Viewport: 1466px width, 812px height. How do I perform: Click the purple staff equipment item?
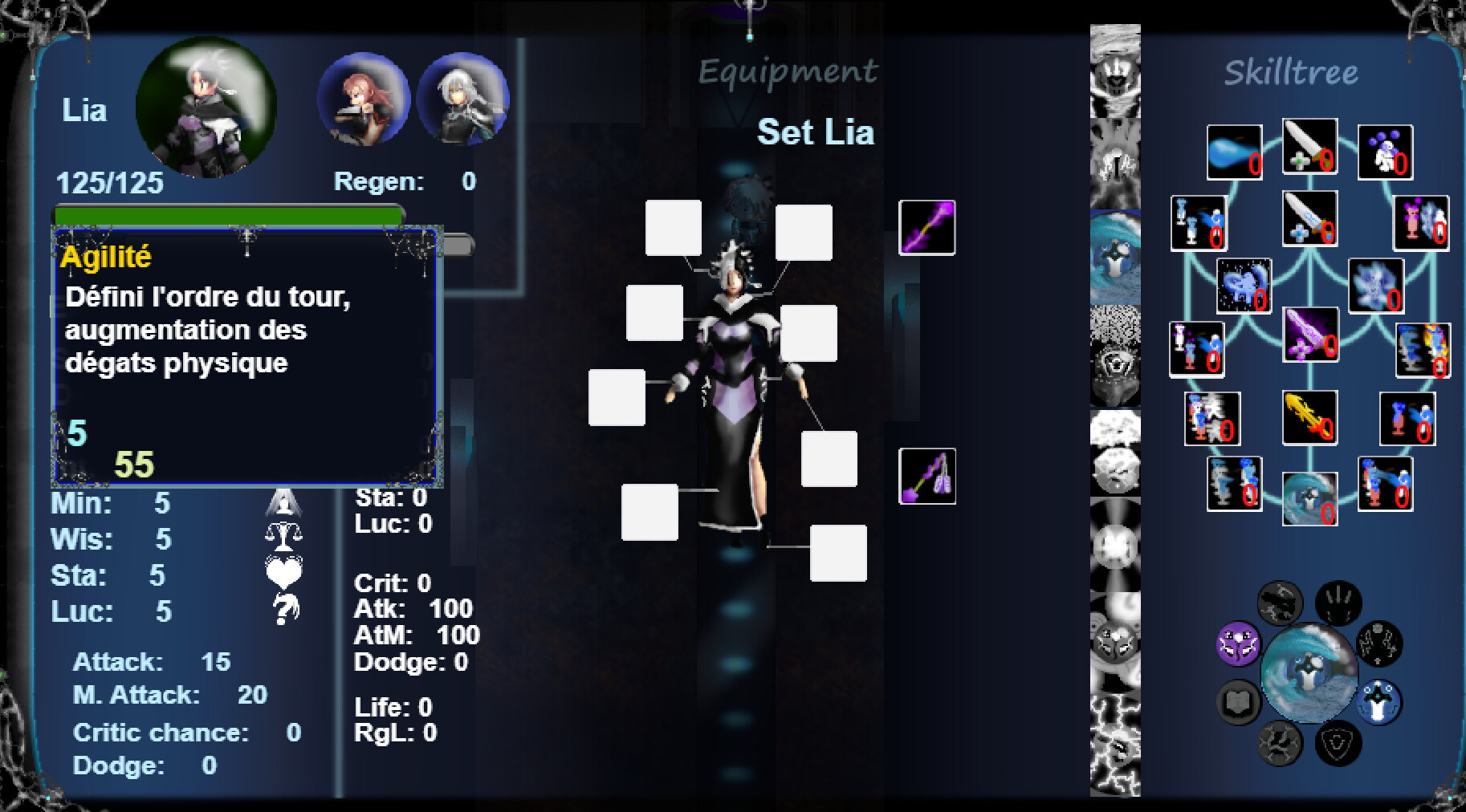tap(927, 227)
